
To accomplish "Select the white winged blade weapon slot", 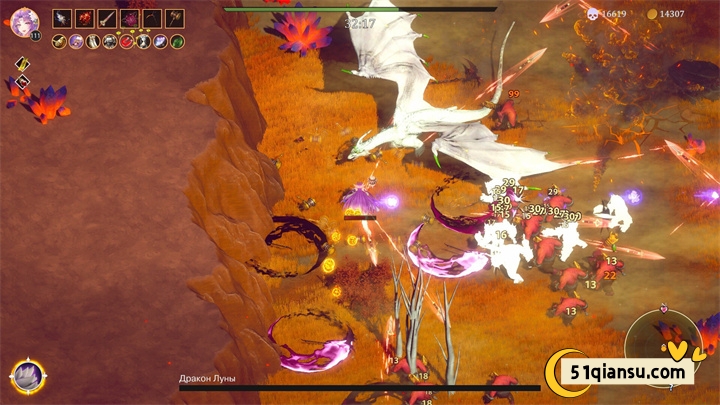I will click(x=62, y=18).
